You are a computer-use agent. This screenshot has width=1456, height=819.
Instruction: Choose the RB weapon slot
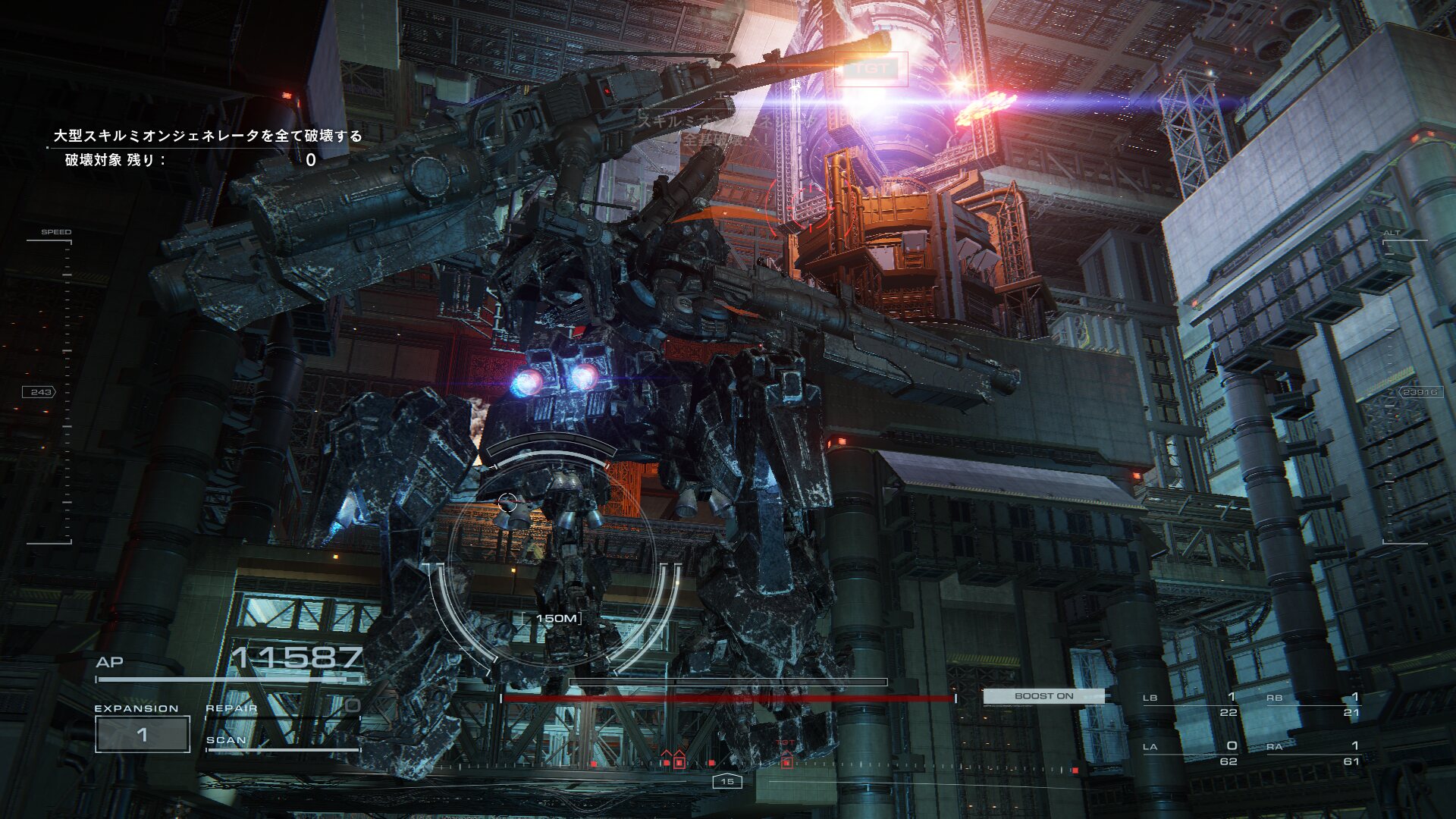[x=1313, y=704]
